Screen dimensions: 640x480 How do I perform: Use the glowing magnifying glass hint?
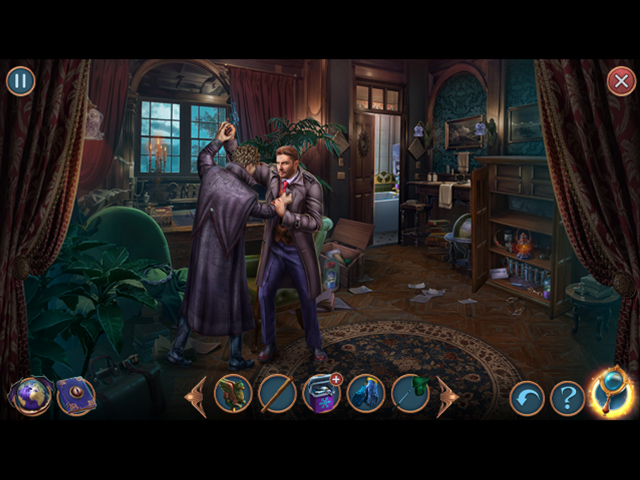tap(611, 393)
